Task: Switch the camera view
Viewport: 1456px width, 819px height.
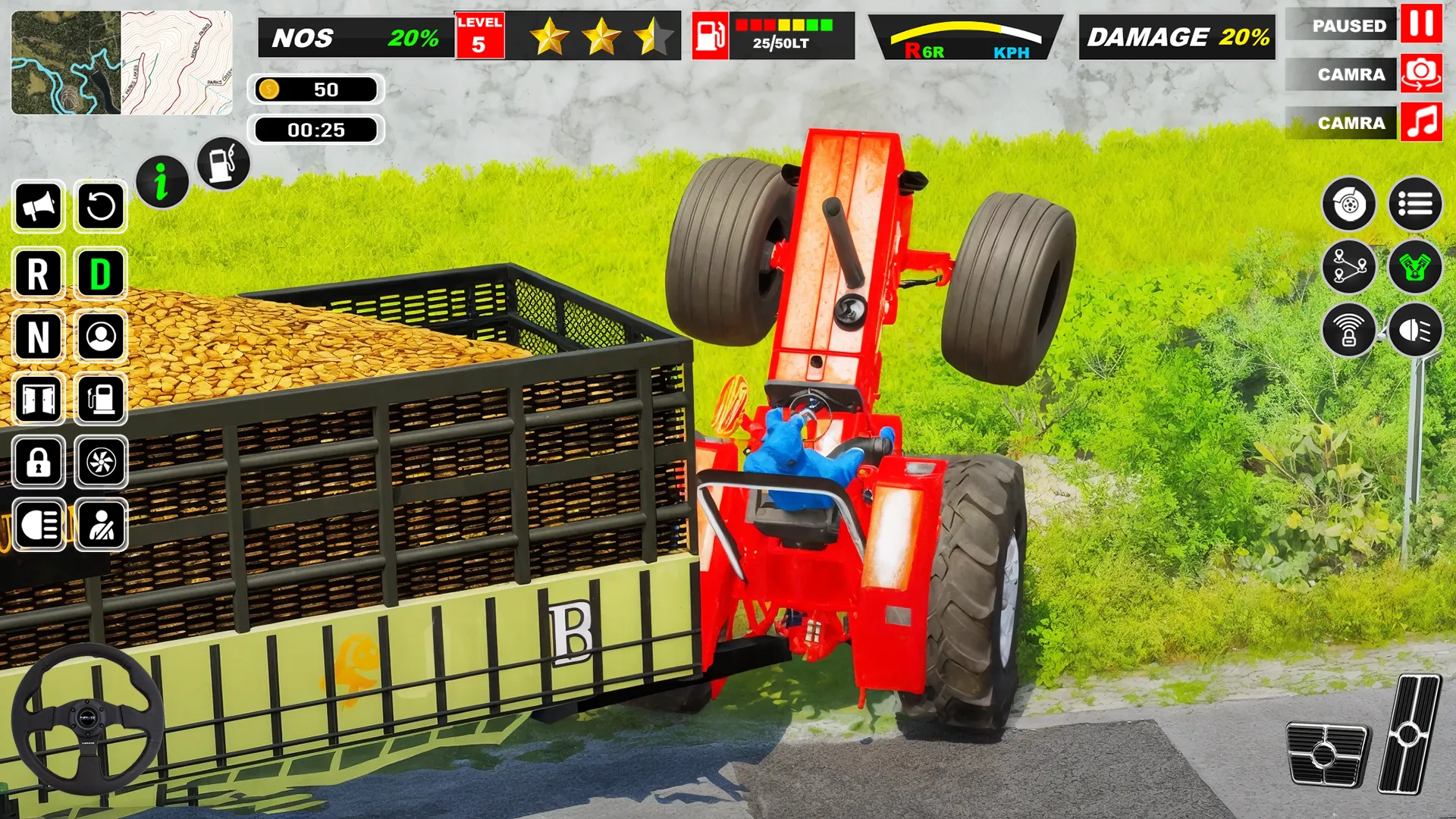Action: (x=1420, y=73)
